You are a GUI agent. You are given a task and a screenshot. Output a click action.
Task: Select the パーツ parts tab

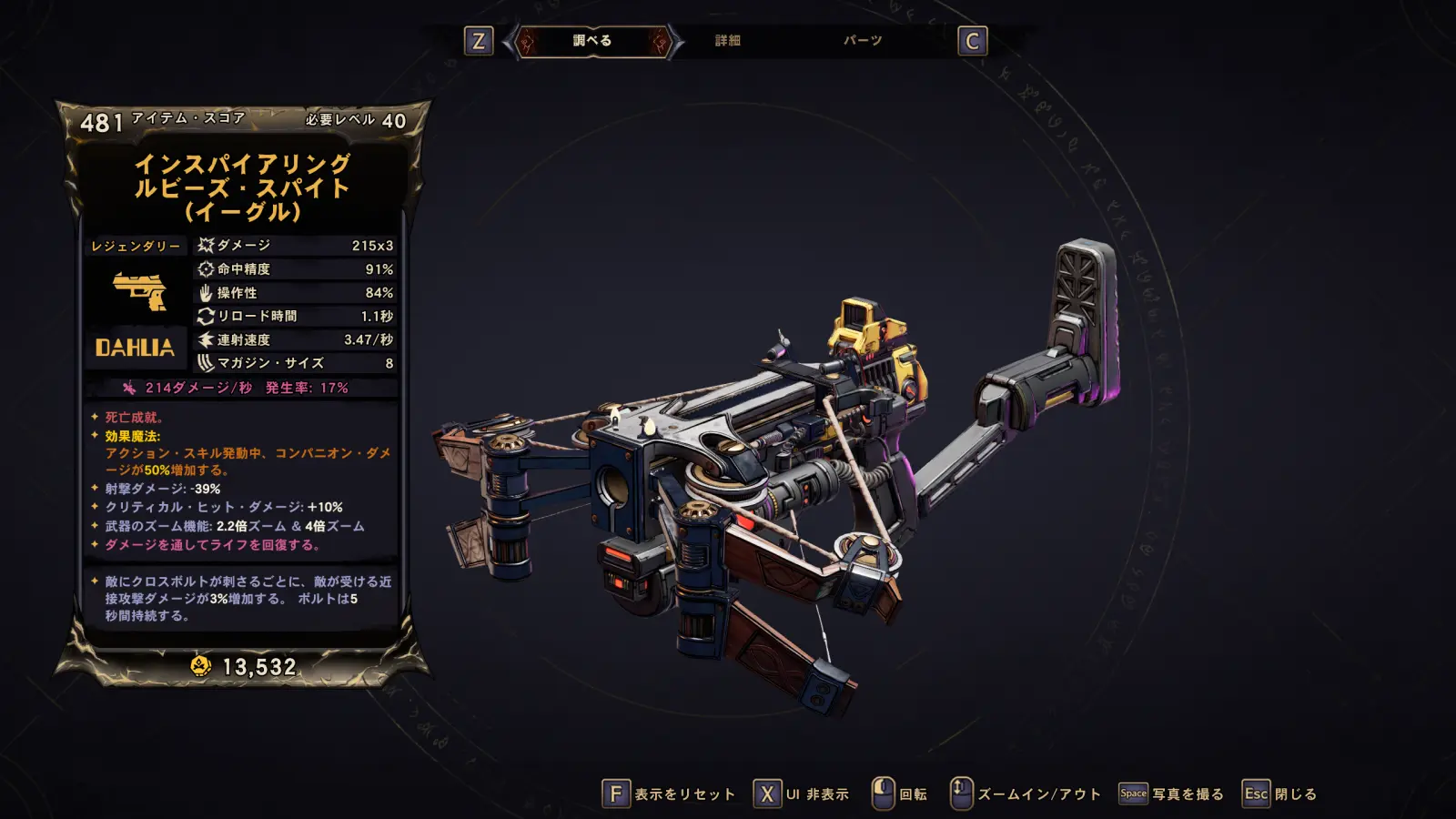(862, 41)
